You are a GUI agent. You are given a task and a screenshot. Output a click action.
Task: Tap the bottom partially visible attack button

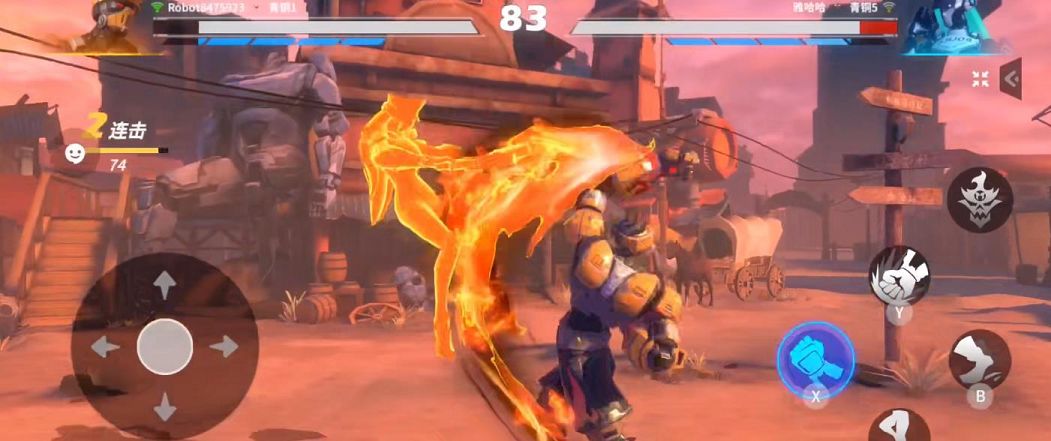coord(898,427)
